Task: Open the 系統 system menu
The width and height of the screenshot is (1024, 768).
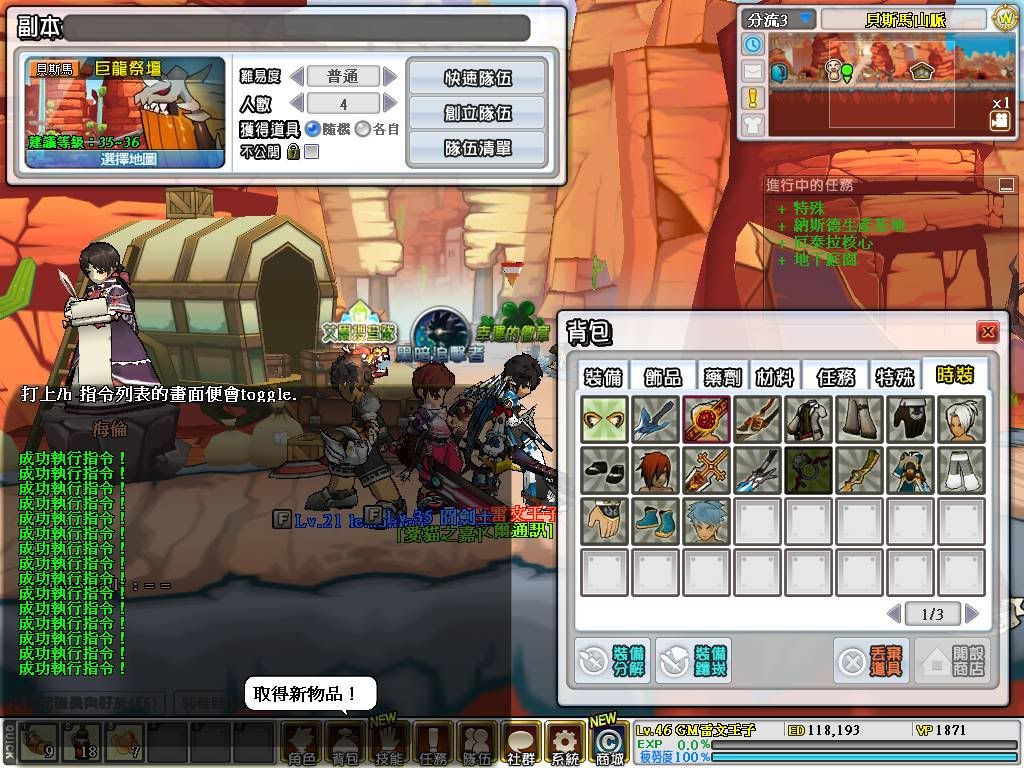Action: [564, 745]
